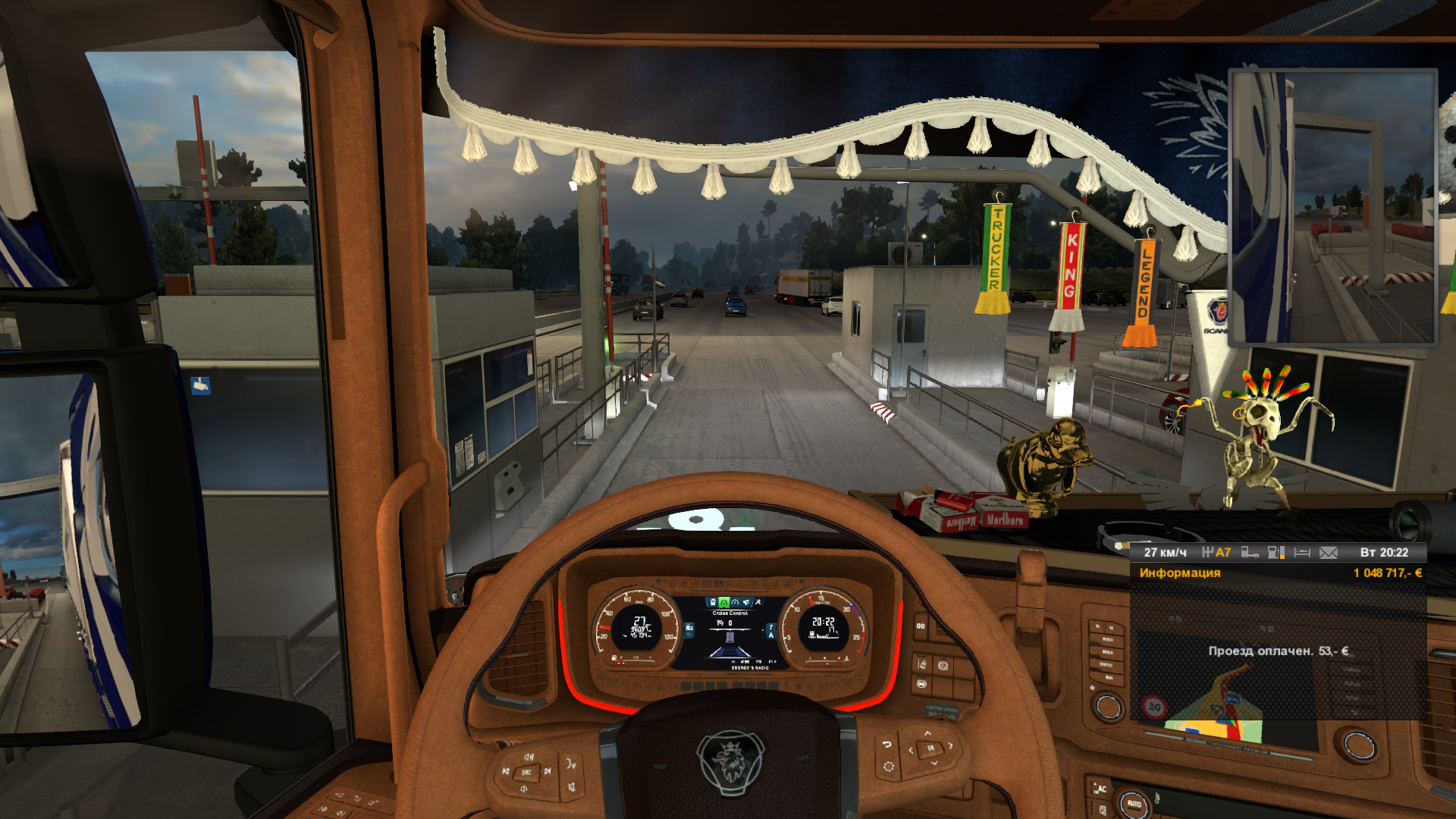Screen dimensions: 1456x819
Task: Click the truck damage status icon
Action: click(x=1250, y=553)
